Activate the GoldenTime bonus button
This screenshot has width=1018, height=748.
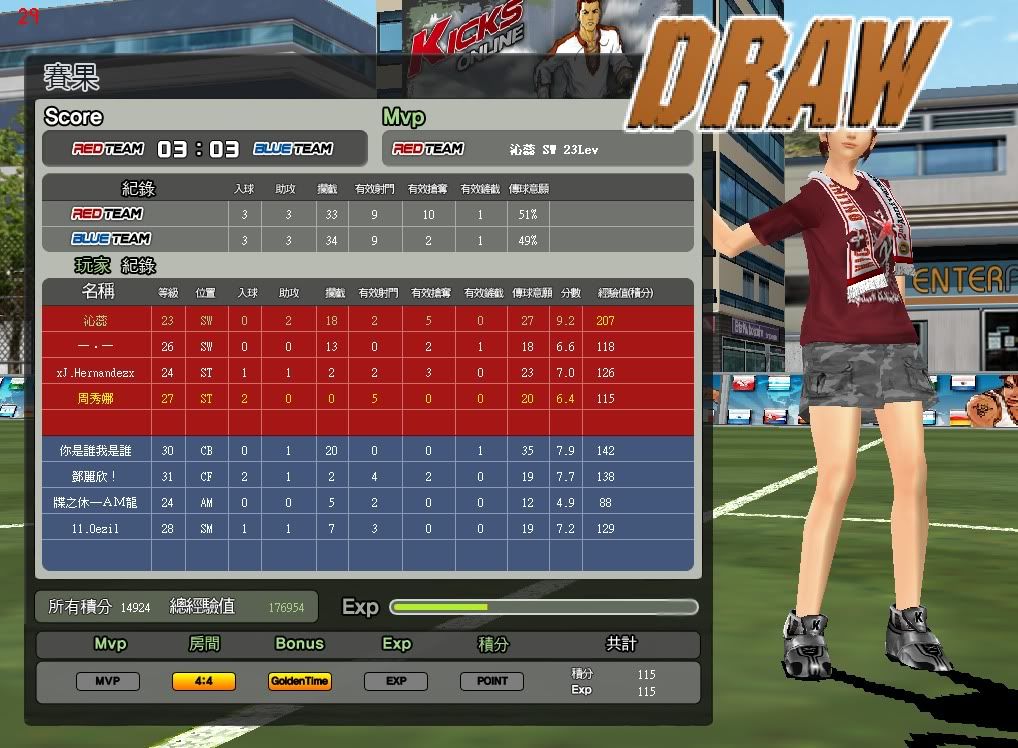(299, 681)
